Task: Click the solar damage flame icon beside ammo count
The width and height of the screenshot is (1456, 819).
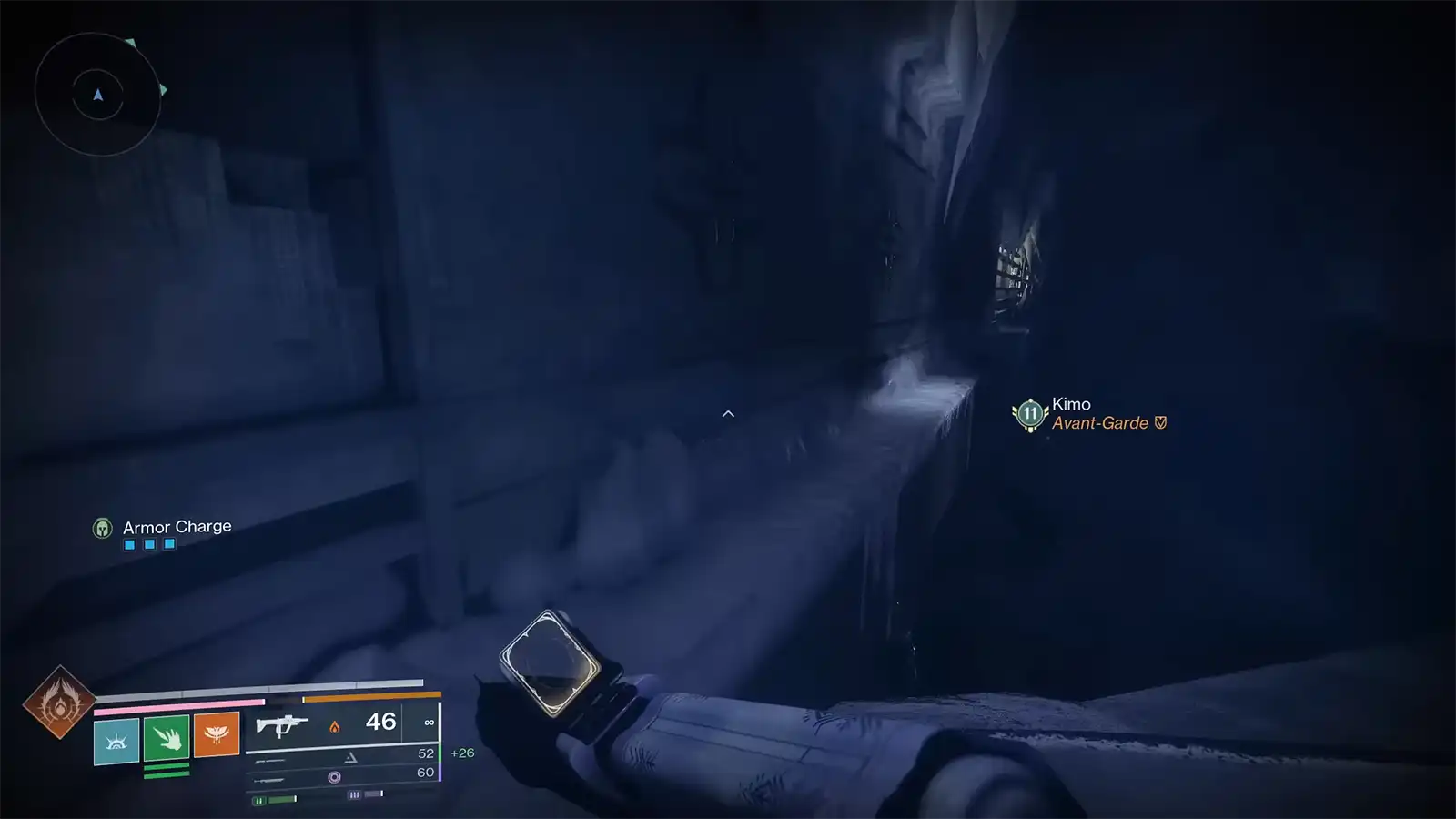Action: tap(335, 727)
